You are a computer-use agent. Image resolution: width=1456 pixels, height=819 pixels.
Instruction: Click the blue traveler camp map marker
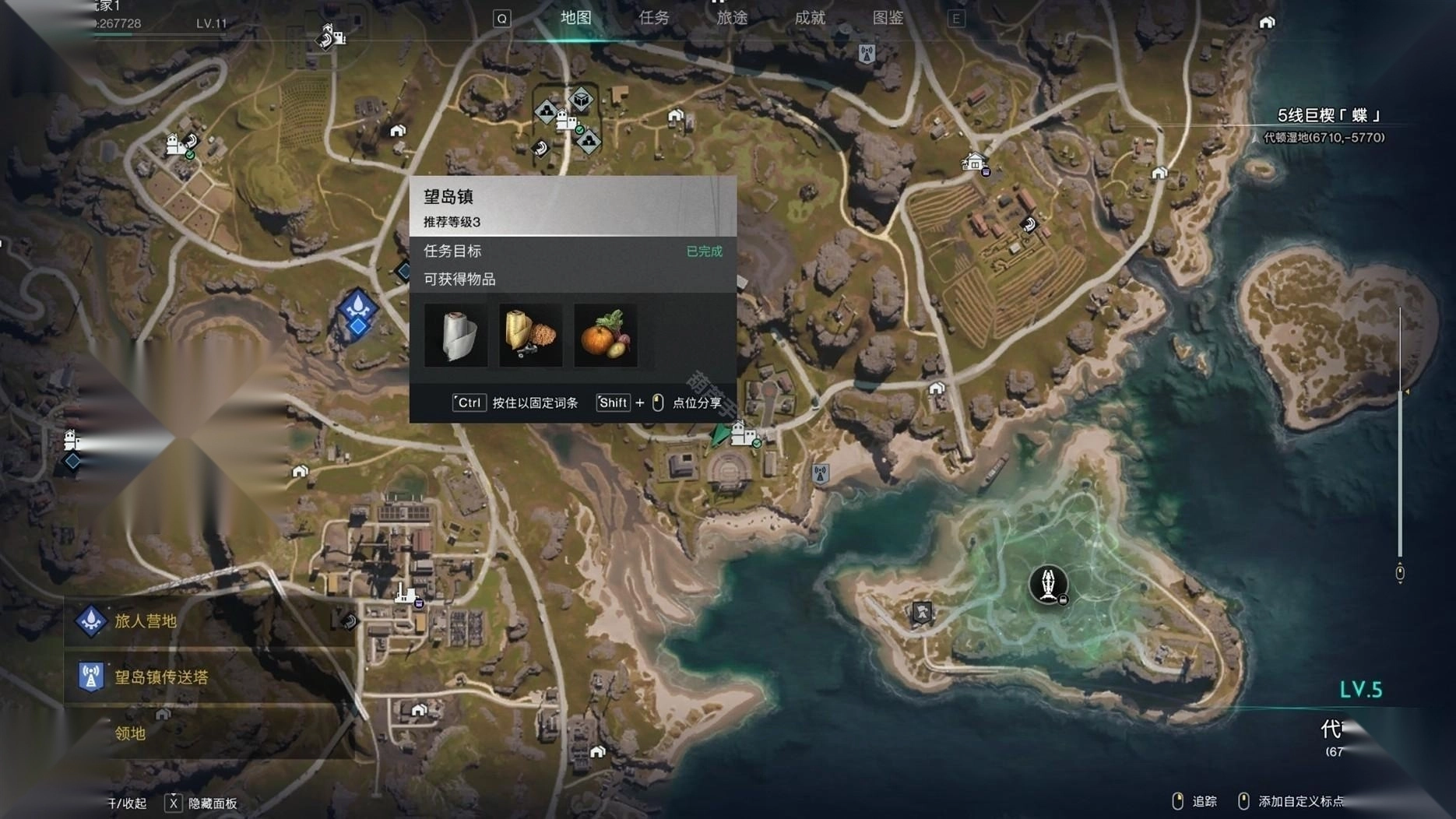(358, 309)
